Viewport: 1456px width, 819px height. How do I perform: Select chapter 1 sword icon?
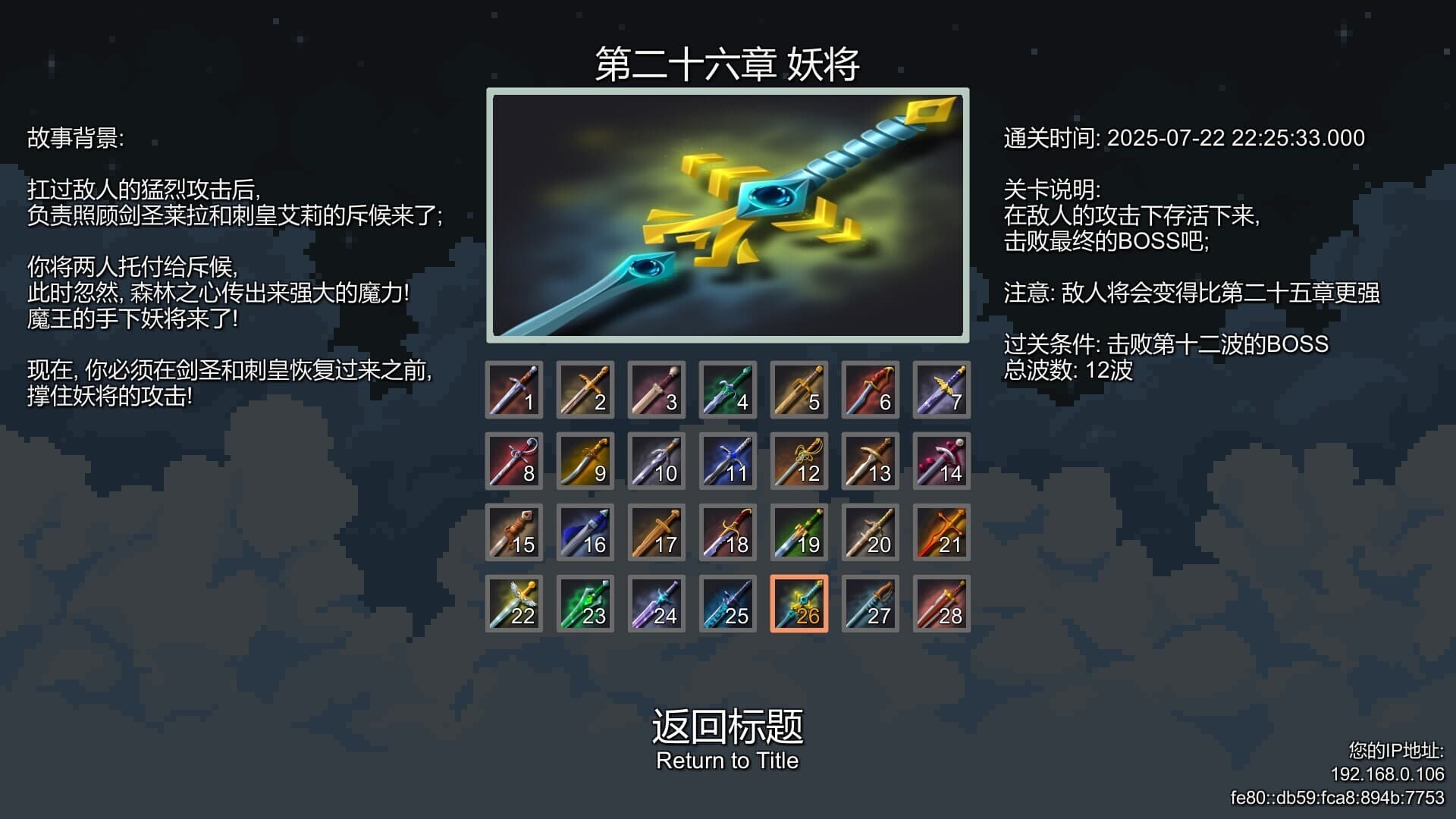tap(514, 391)
